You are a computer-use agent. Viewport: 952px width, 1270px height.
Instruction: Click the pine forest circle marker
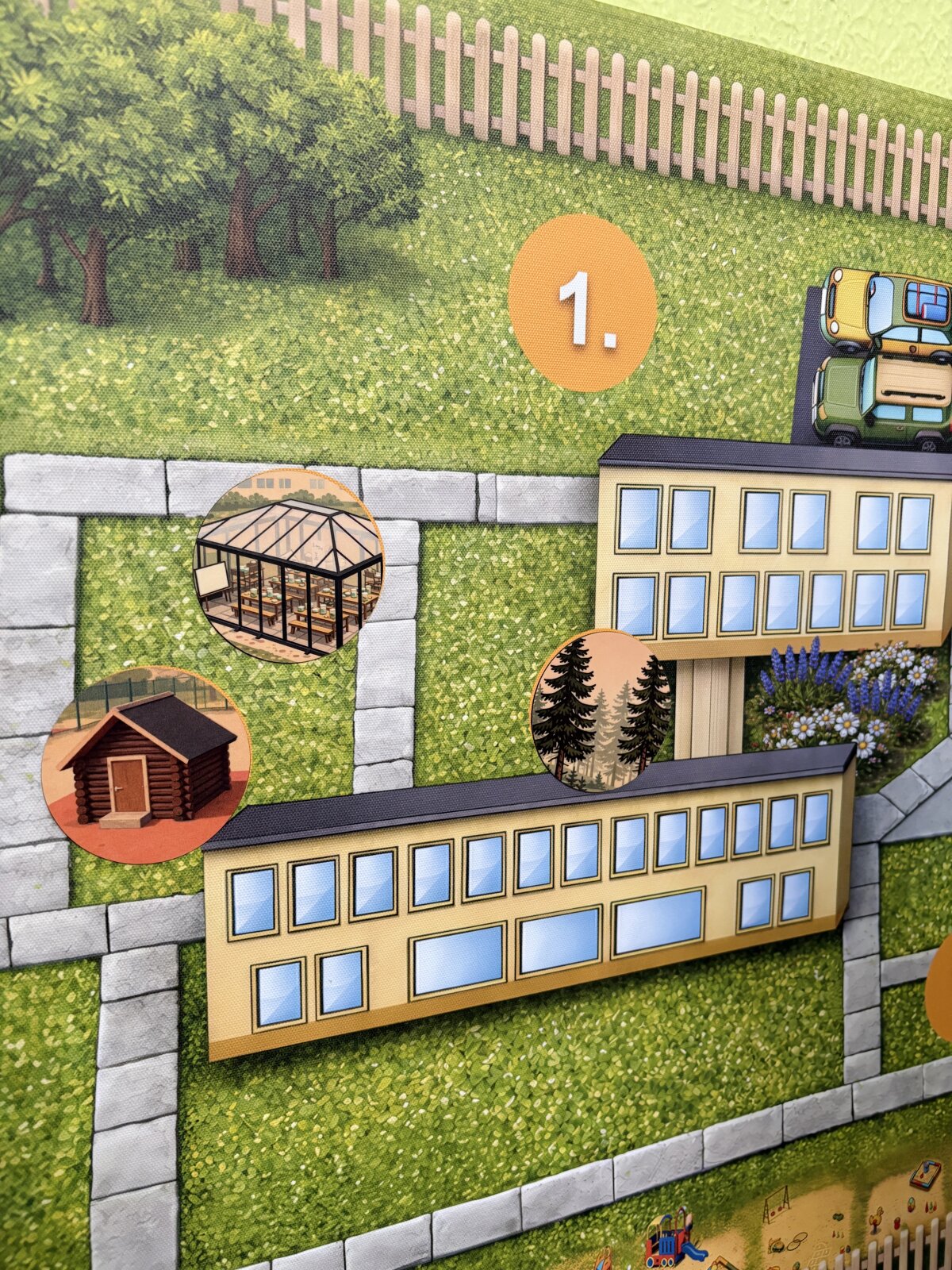coord(601,710)
